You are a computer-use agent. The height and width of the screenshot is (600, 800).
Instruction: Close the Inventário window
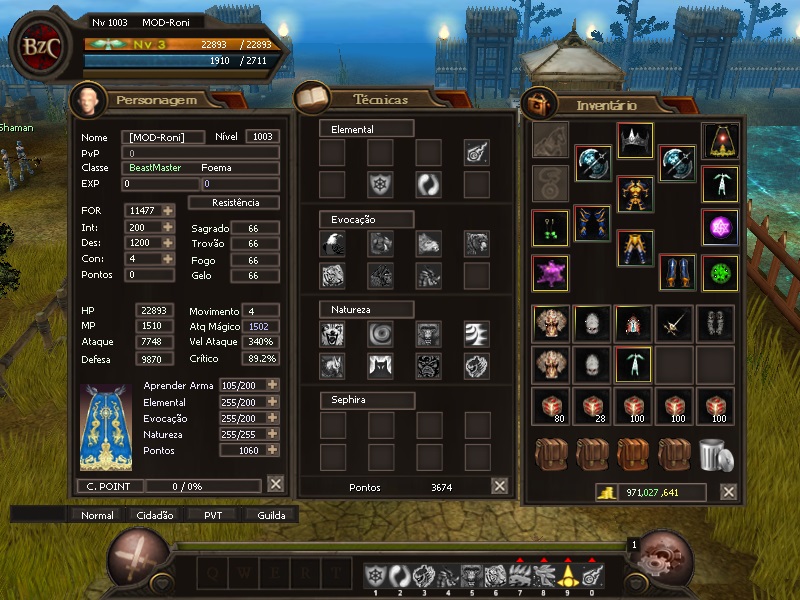[x=729, y=492]
